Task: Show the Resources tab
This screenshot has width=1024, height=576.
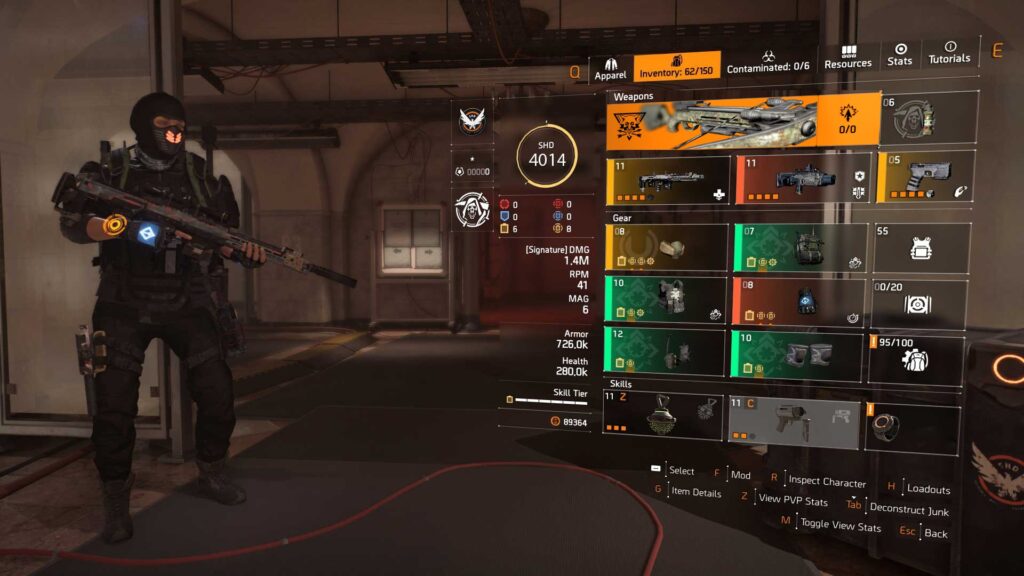Action: 848,57
